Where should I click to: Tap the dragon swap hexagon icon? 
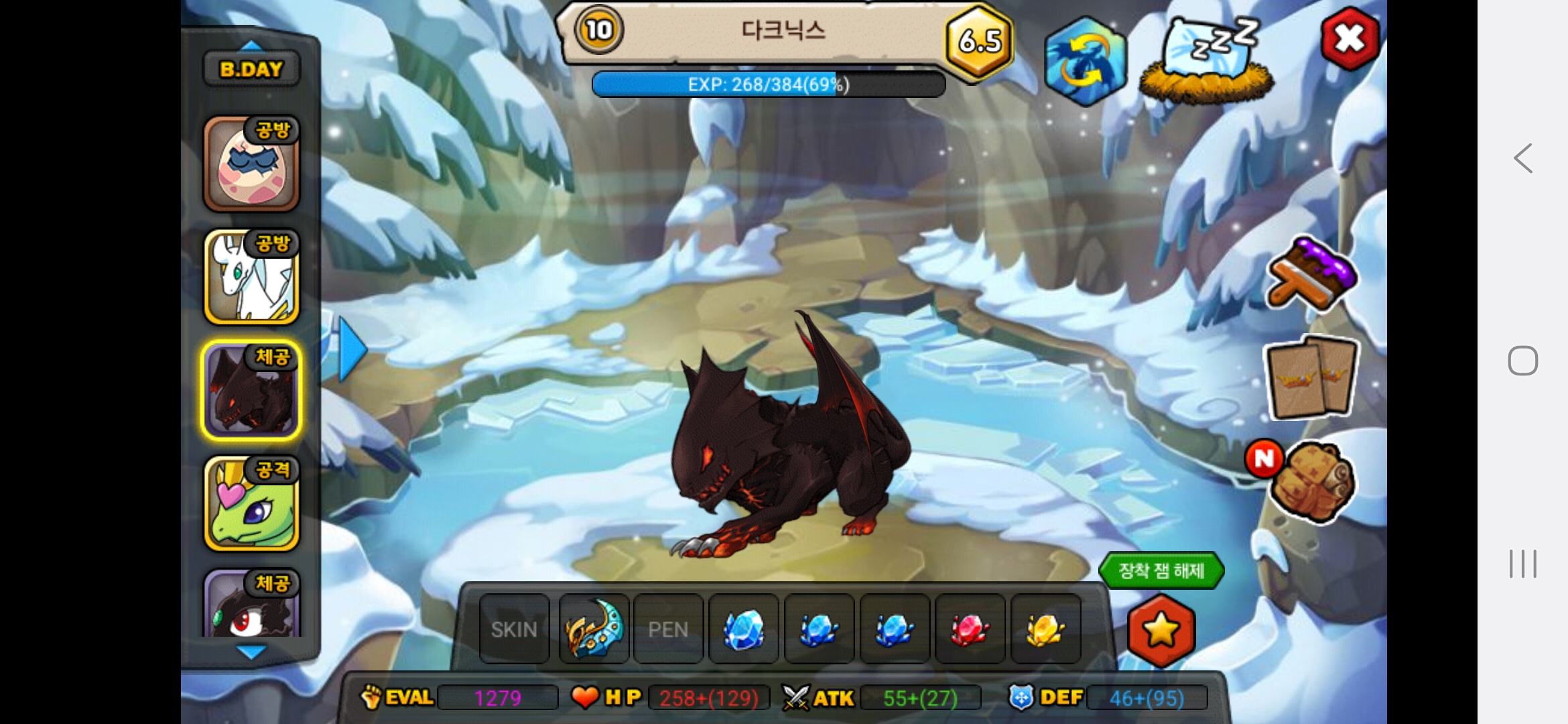[1085, 61]
